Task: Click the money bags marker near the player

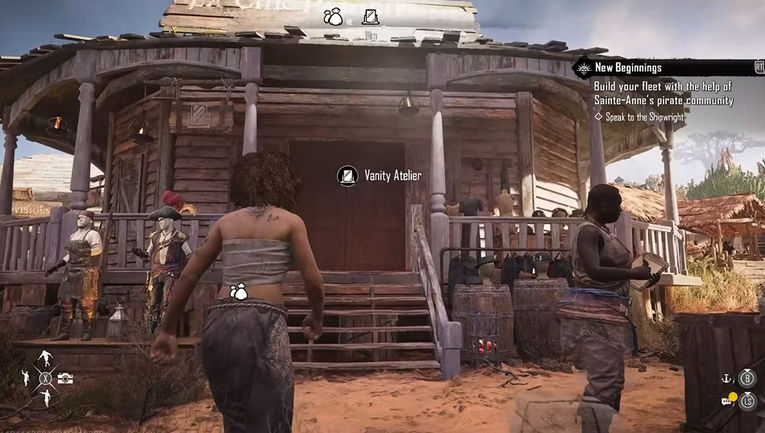Action: point(238,292)
